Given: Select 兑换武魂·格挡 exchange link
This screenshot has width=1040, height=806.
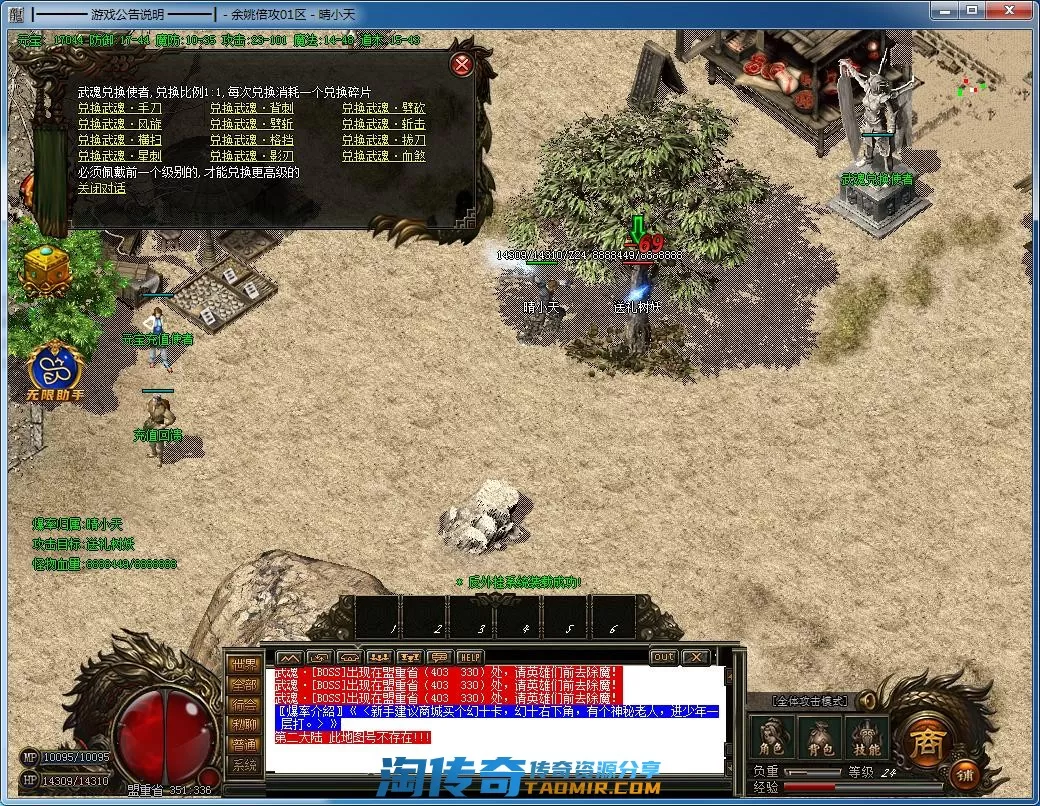Looking at the screenshot, I should tap(251, 140).
